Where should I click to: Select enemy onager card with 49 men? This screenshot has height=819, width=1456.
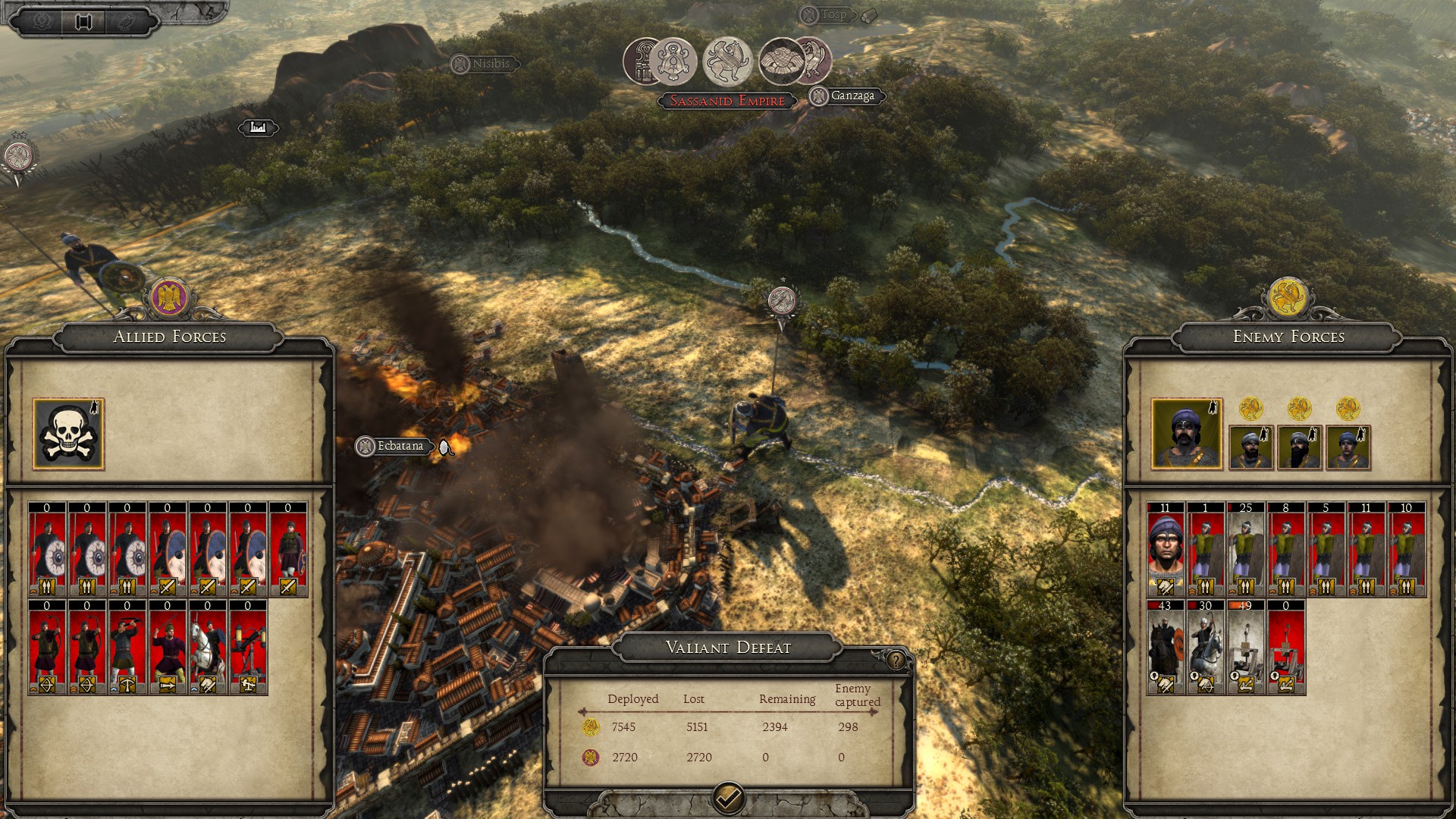[x=1245, y=647]
